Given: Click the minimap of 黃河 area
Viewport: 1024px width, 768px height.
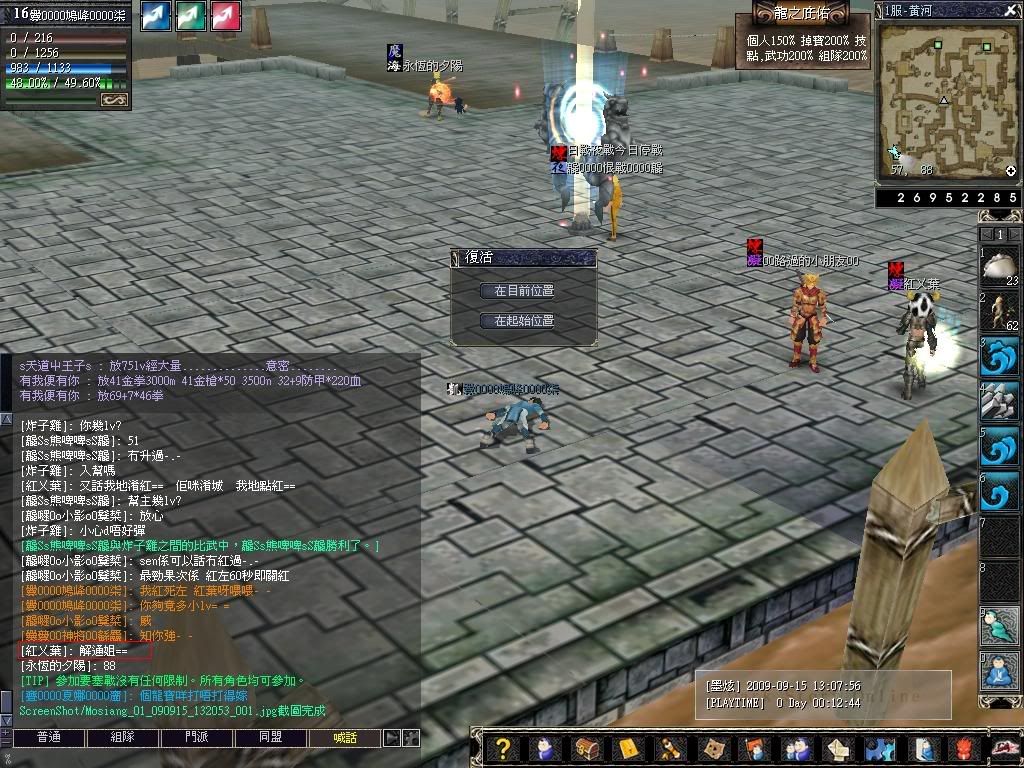Looking at the screenshot, I should pyautogui.click(x=945, y=98).
